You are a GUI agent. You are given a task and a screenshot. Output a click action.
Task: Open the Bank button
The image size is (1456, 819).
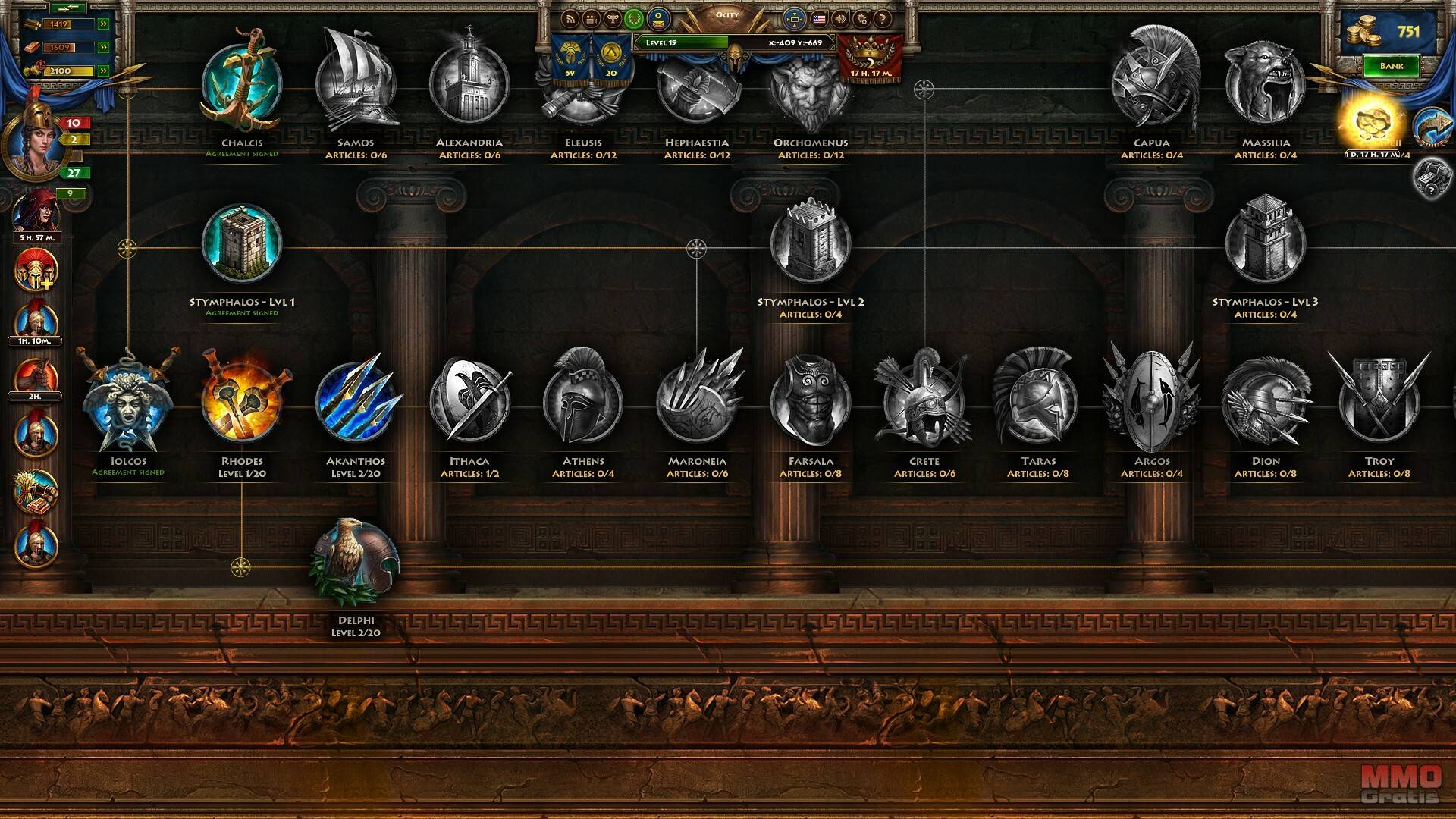(1391, 66)
